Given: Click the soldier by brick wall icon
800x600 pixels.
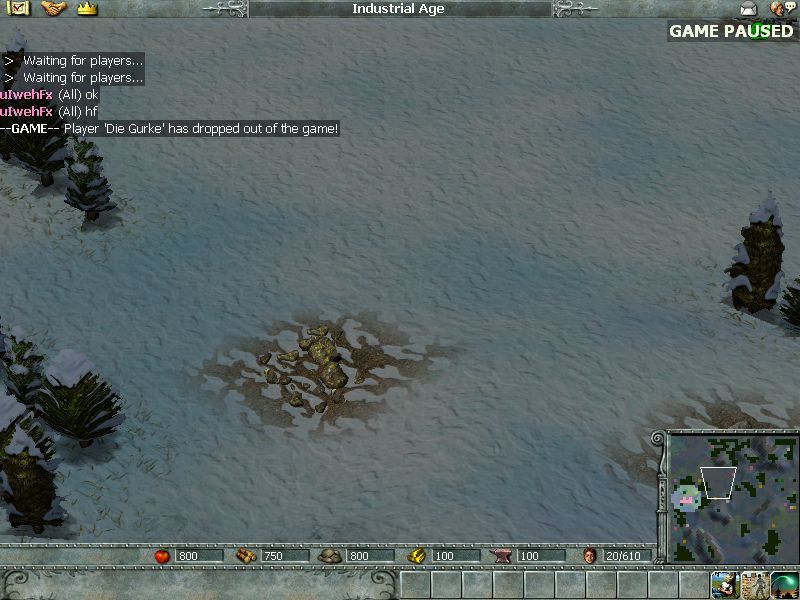Looking at the screenshot, I should tap(754, 584).
